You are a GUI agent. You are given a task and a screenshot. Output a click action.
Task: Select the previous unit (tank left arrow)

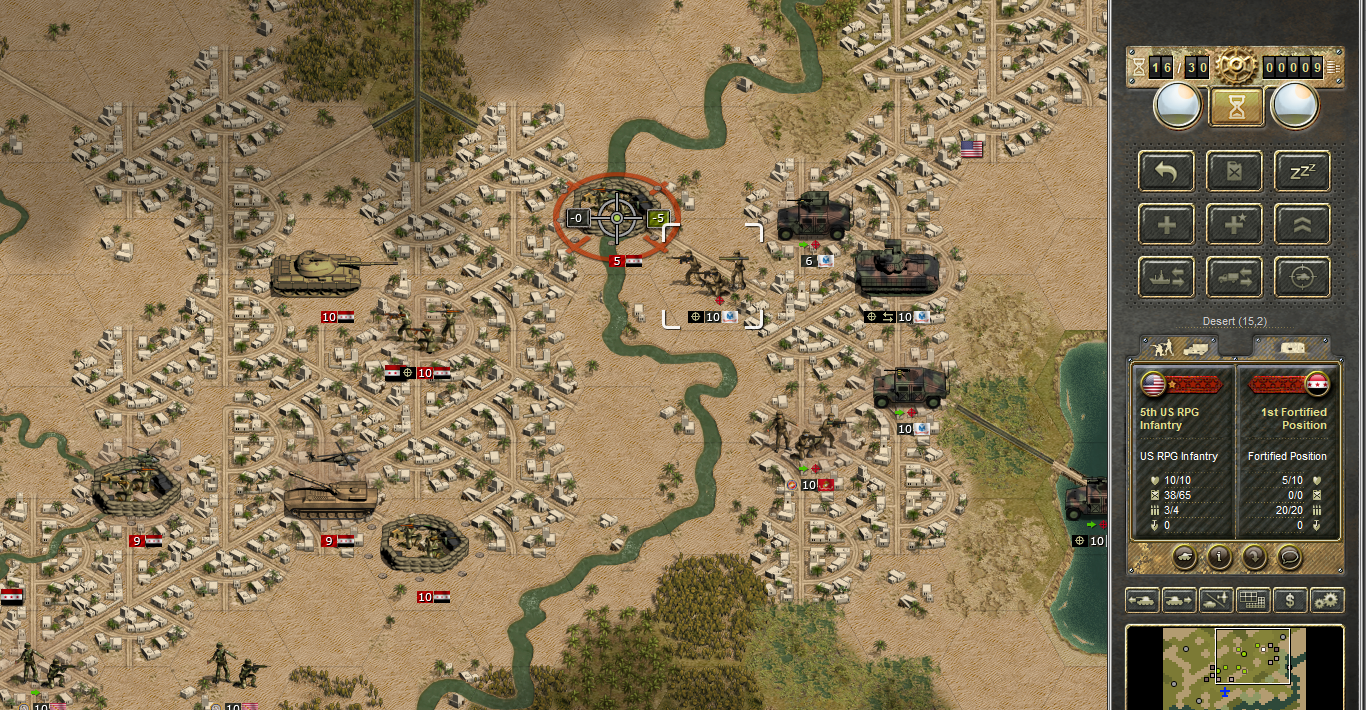tap(1142, 600)
